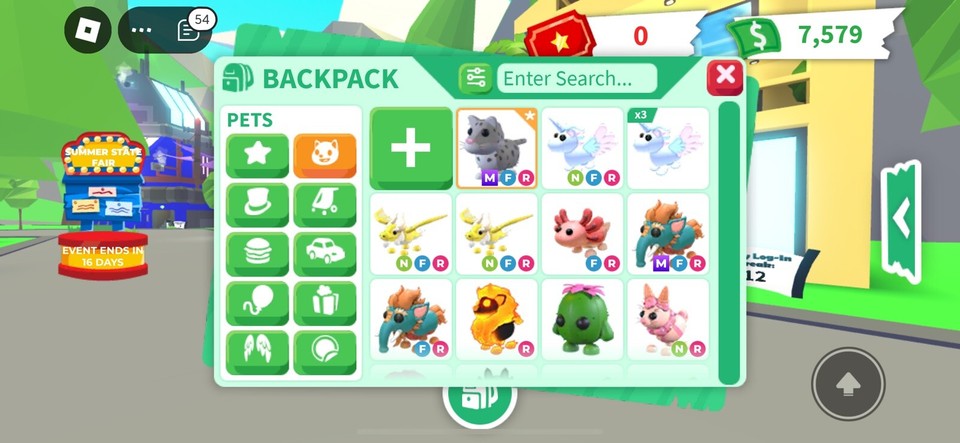Click the Enter Search field
Screen dimensions: 960x443
coord(577,78)
